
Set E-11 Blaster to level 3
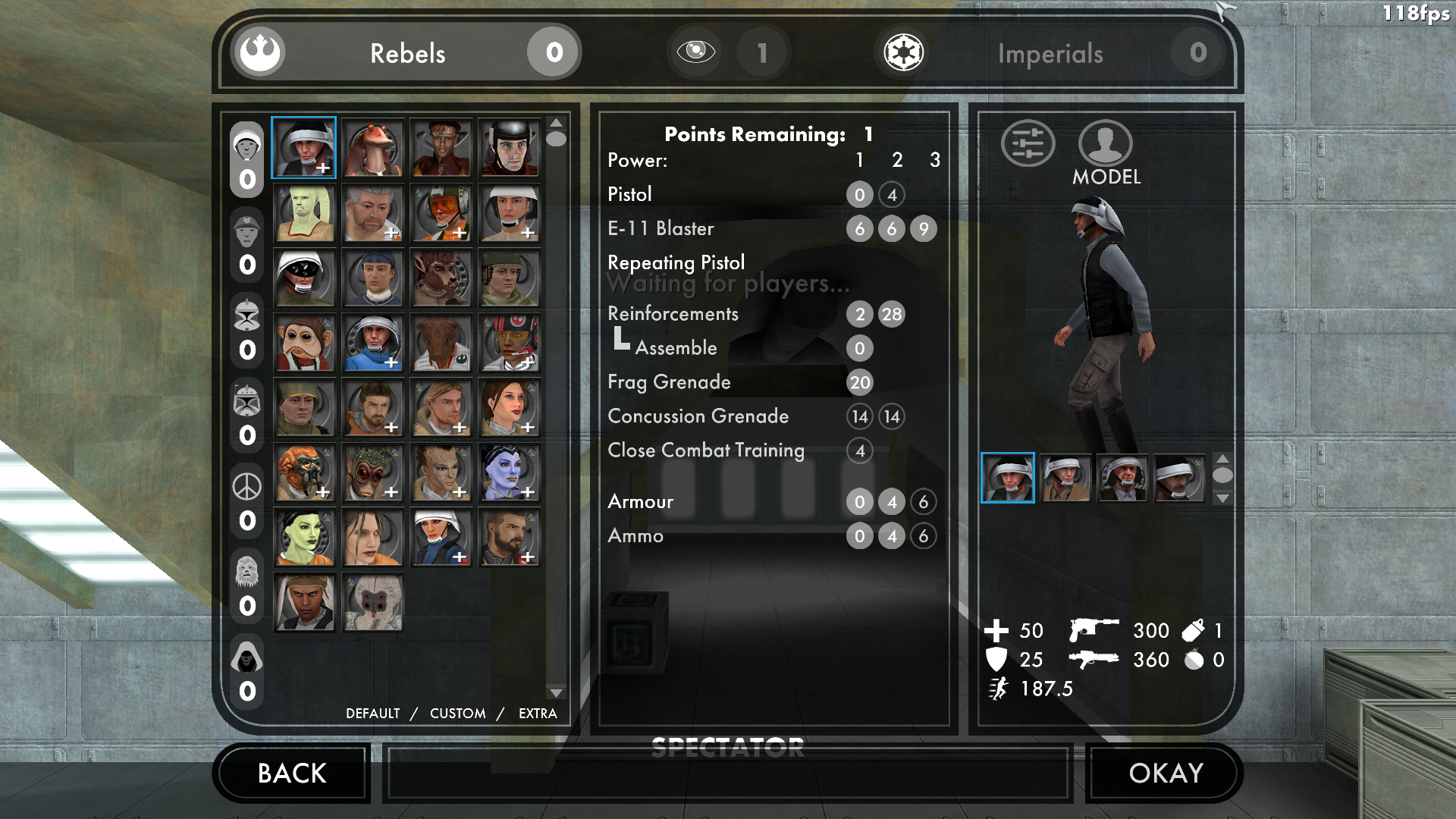[x=923, y=229]
